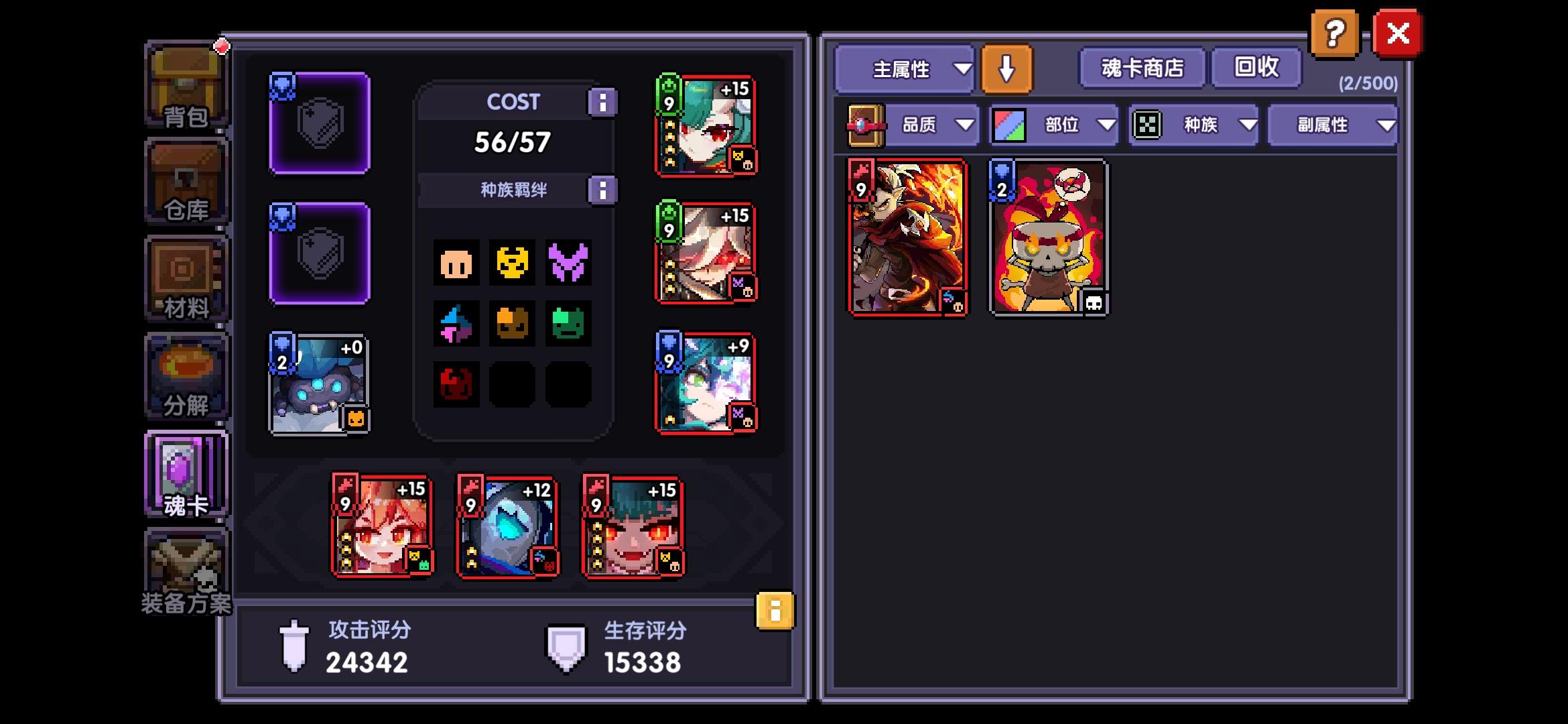Select the human race bond icon
This screenshot has width=1568, height=724.
point(456,263)
